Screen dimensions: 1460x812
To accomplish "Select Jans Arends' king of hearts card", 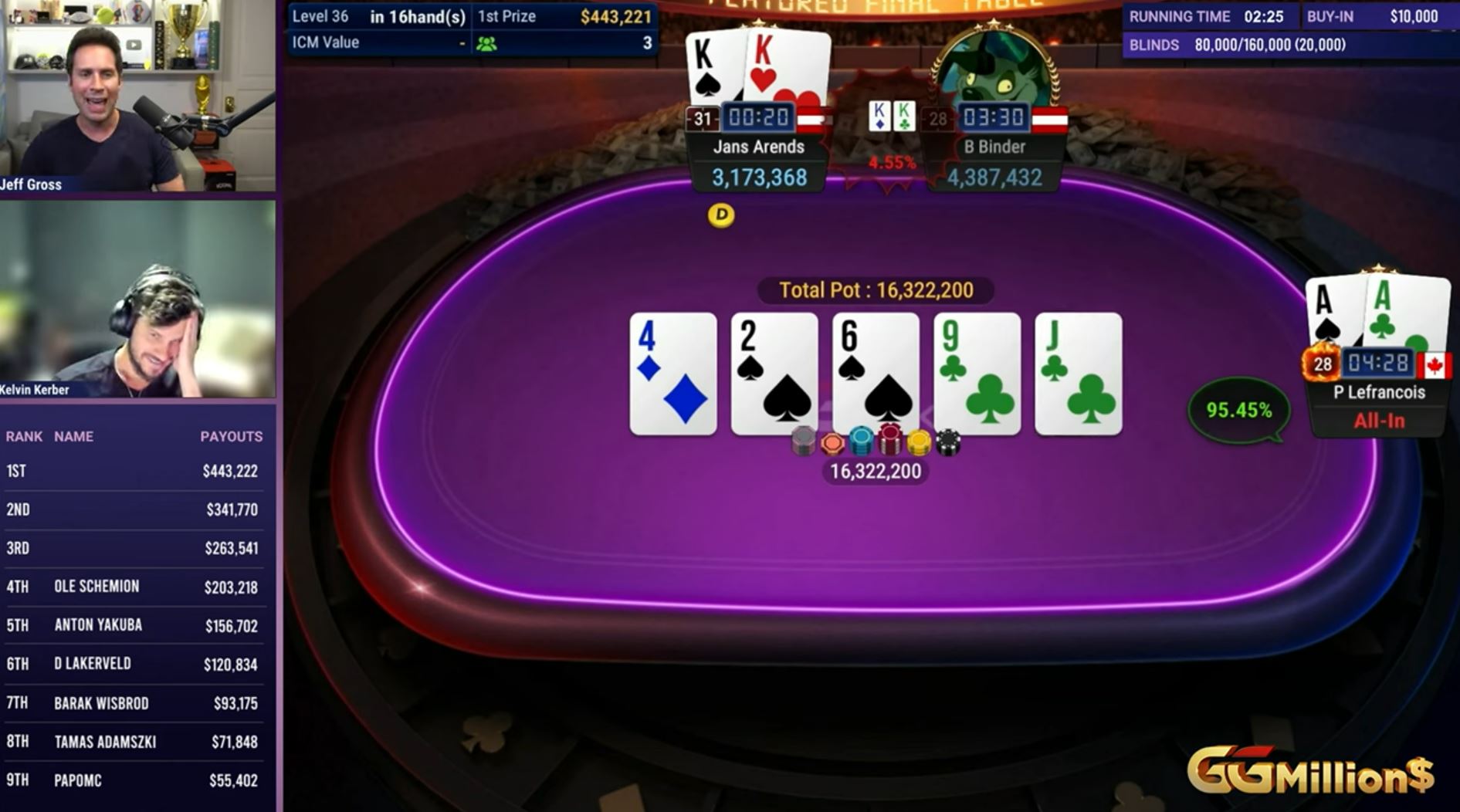I will tap(788, 71).
